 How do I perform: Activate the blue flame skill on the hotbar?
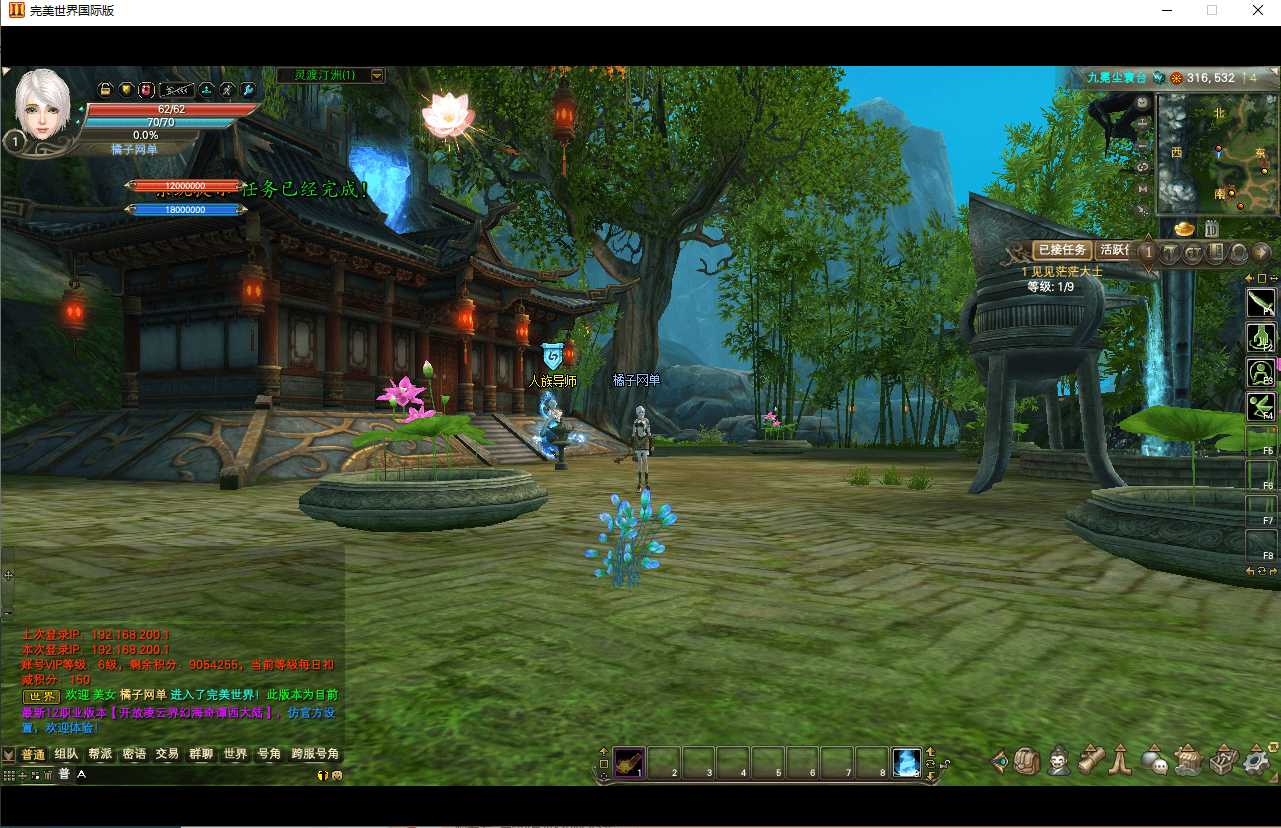906,762
